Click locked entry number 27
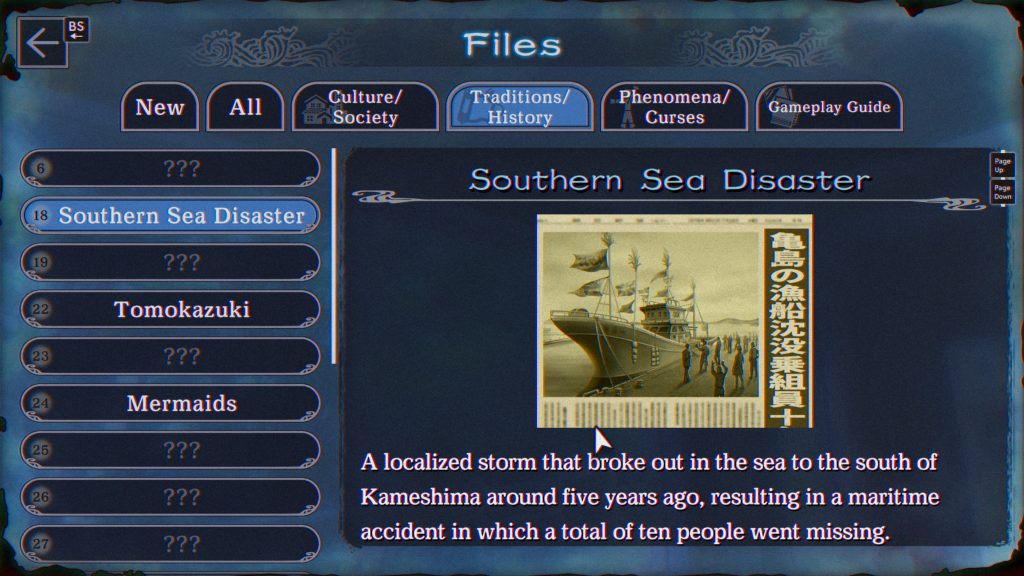The image size is (1024, 576). tap(170, 544)
